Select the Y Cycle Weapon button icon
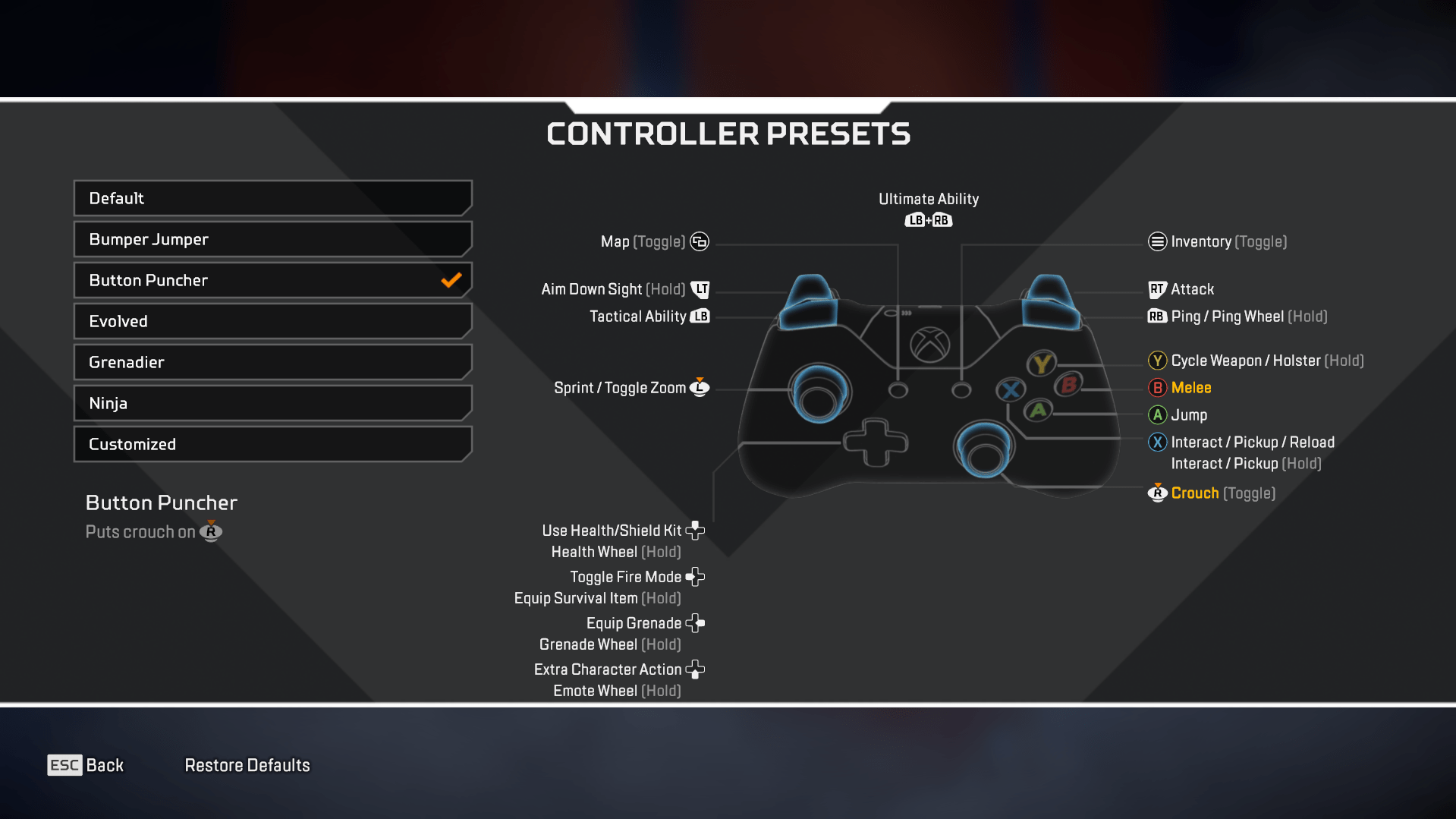The image size is (1456, 819). click(x=1156, y=361)
